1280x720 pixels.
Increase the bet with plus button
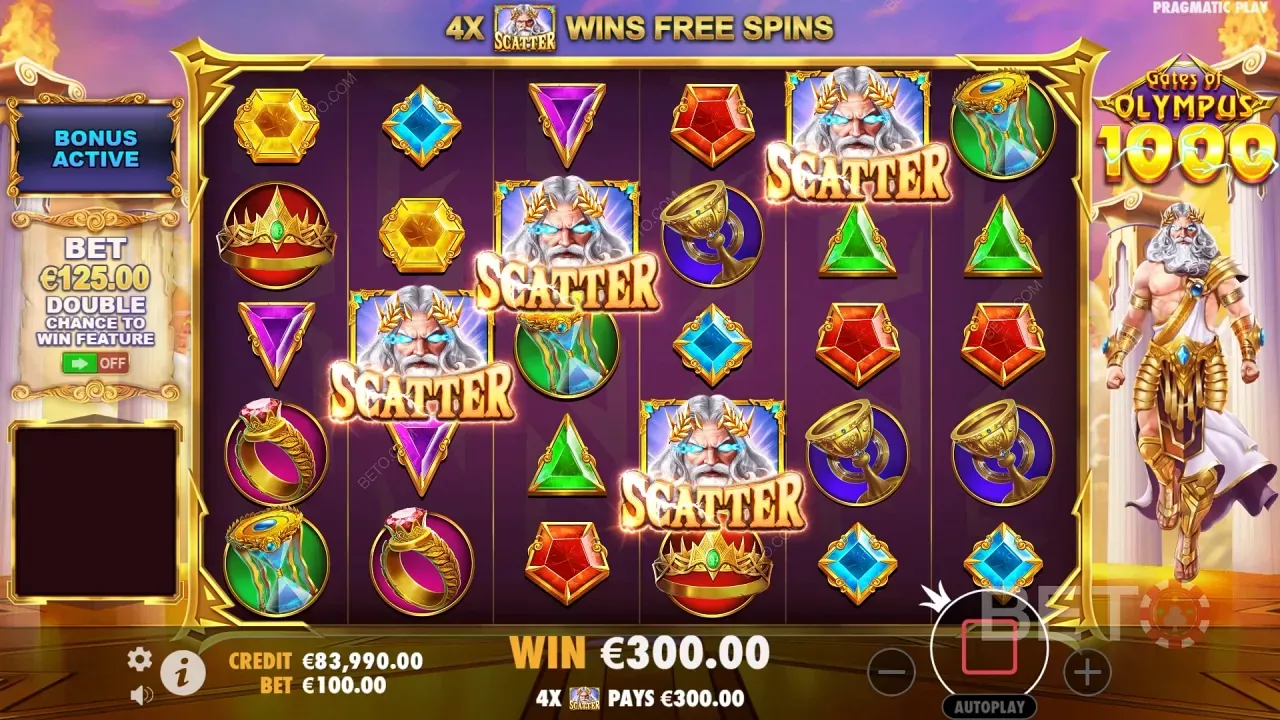click(x=1087, y=672)
